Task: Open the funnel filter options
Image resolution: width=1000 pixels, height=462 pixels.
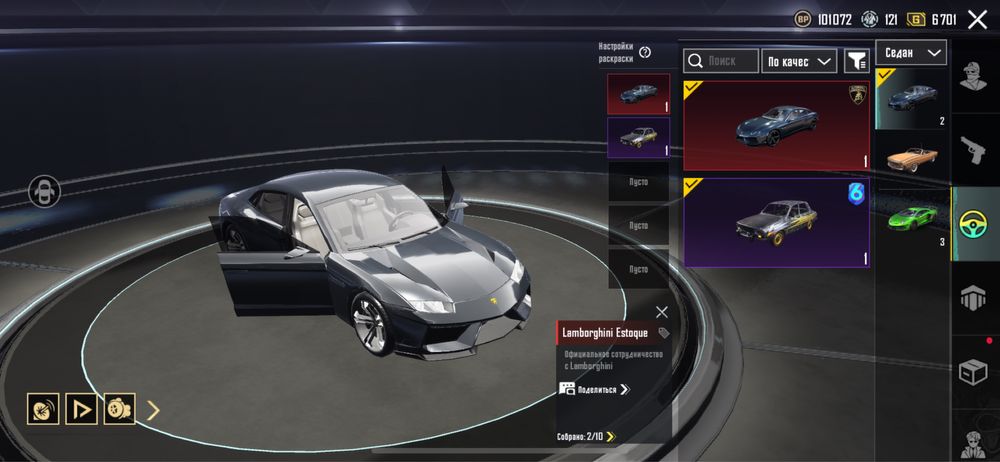Action: (856, 61)
